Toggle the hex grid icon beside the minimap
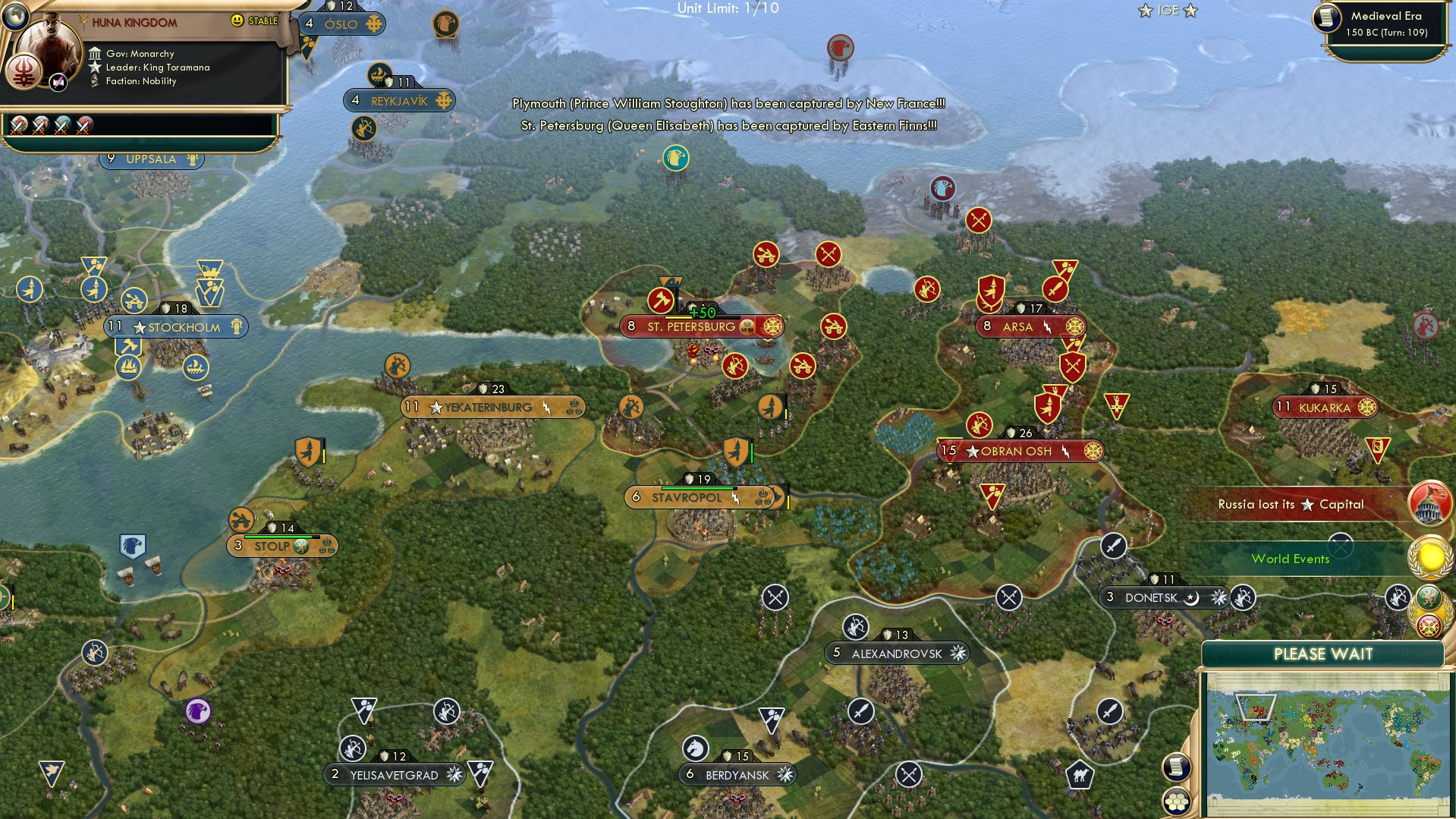The height and width of the screenshot is (819, 1456). [x=1176, y=801]
